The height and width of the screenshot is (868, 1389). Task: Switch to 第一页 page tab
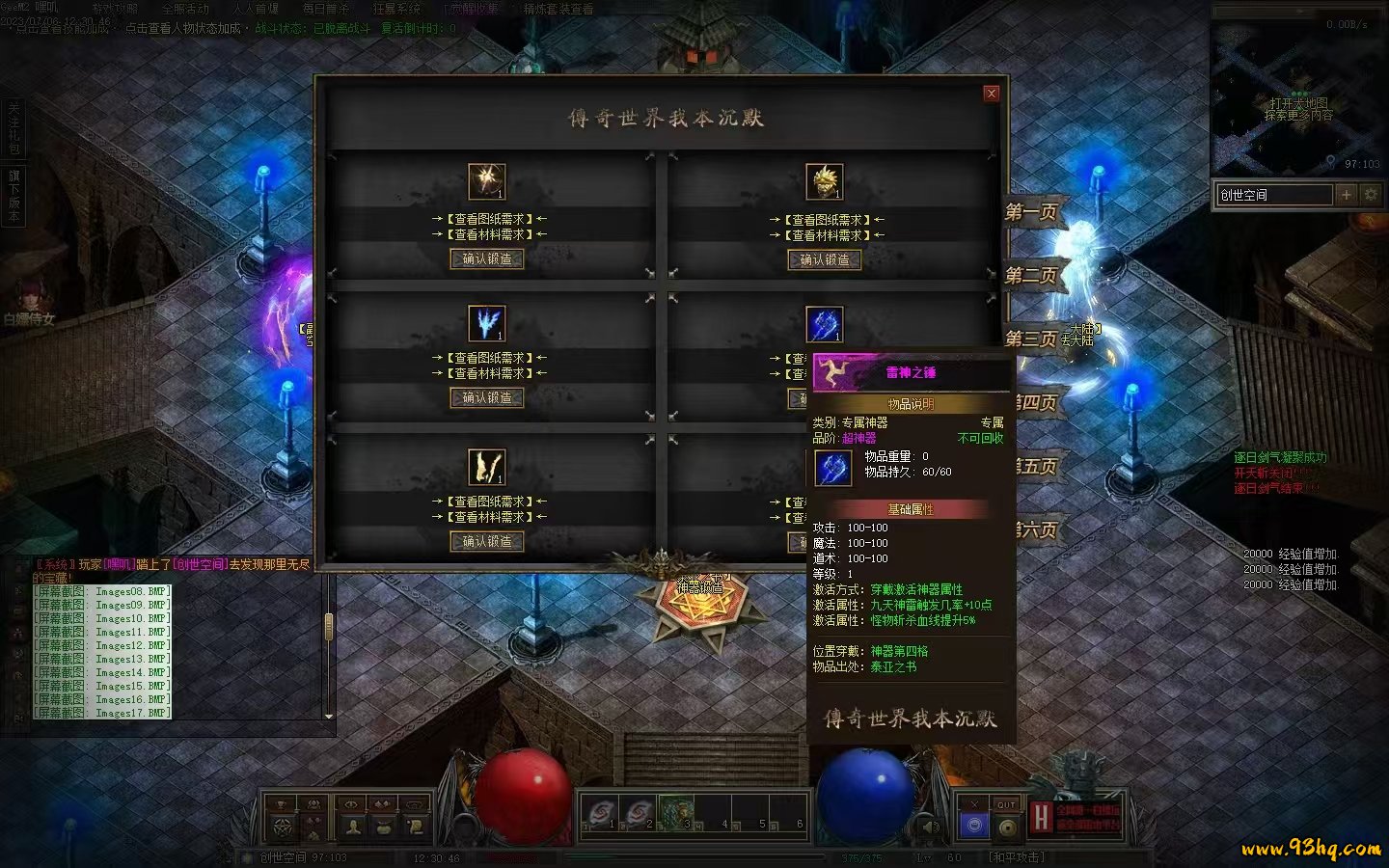[1031, 212]
